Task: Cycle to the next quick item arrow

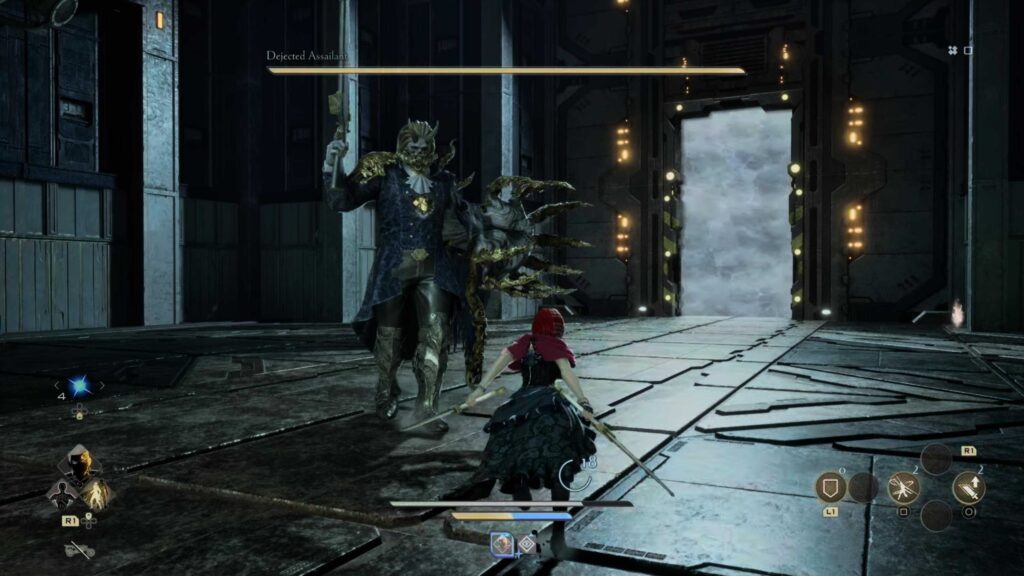Action: tap(102, 386)
